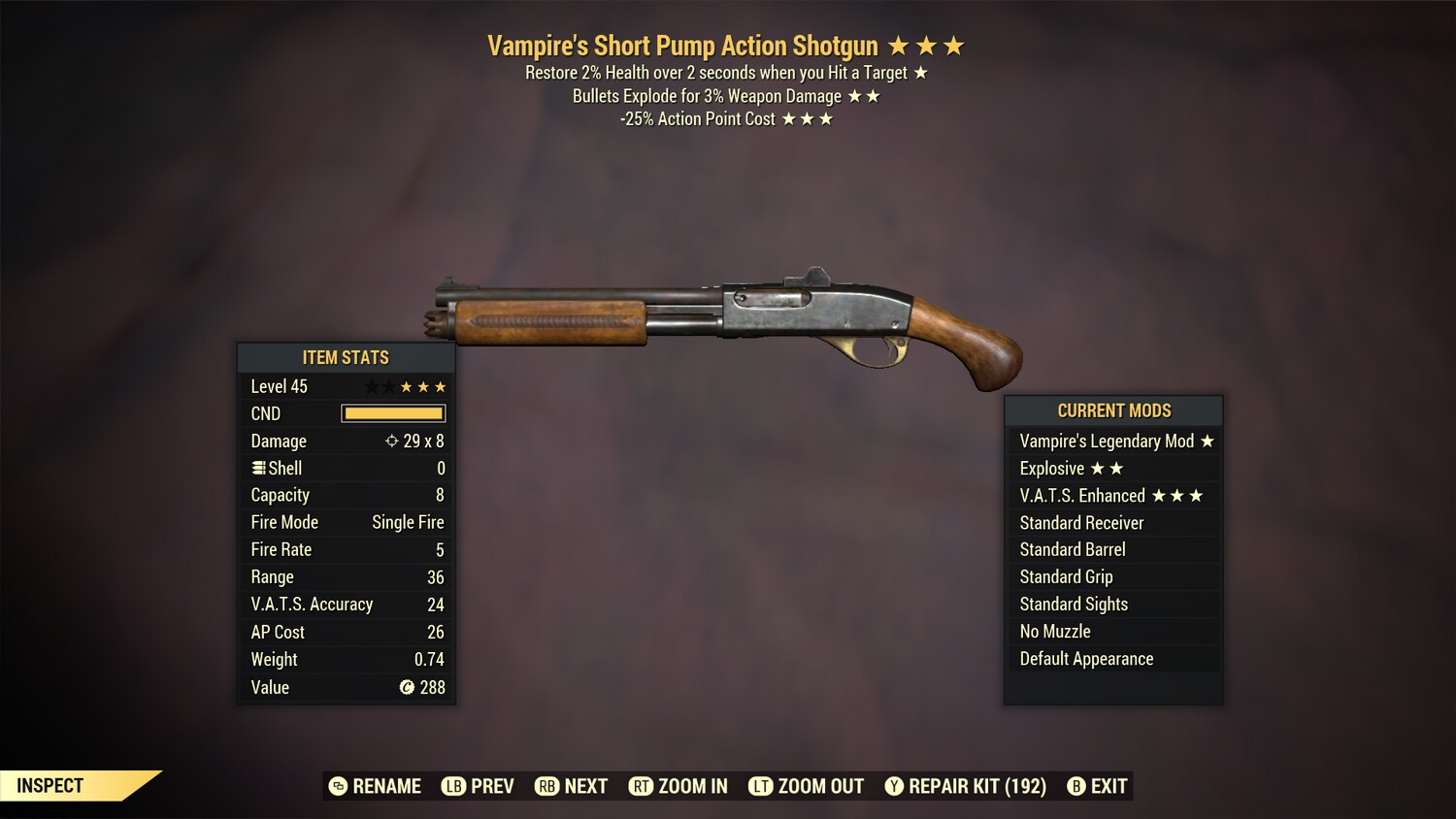The height and width of the screenshot is (819, 1456).
Task: Toggle the first star on Vampire's Legendary Mod
Action: click(1206, 441)
